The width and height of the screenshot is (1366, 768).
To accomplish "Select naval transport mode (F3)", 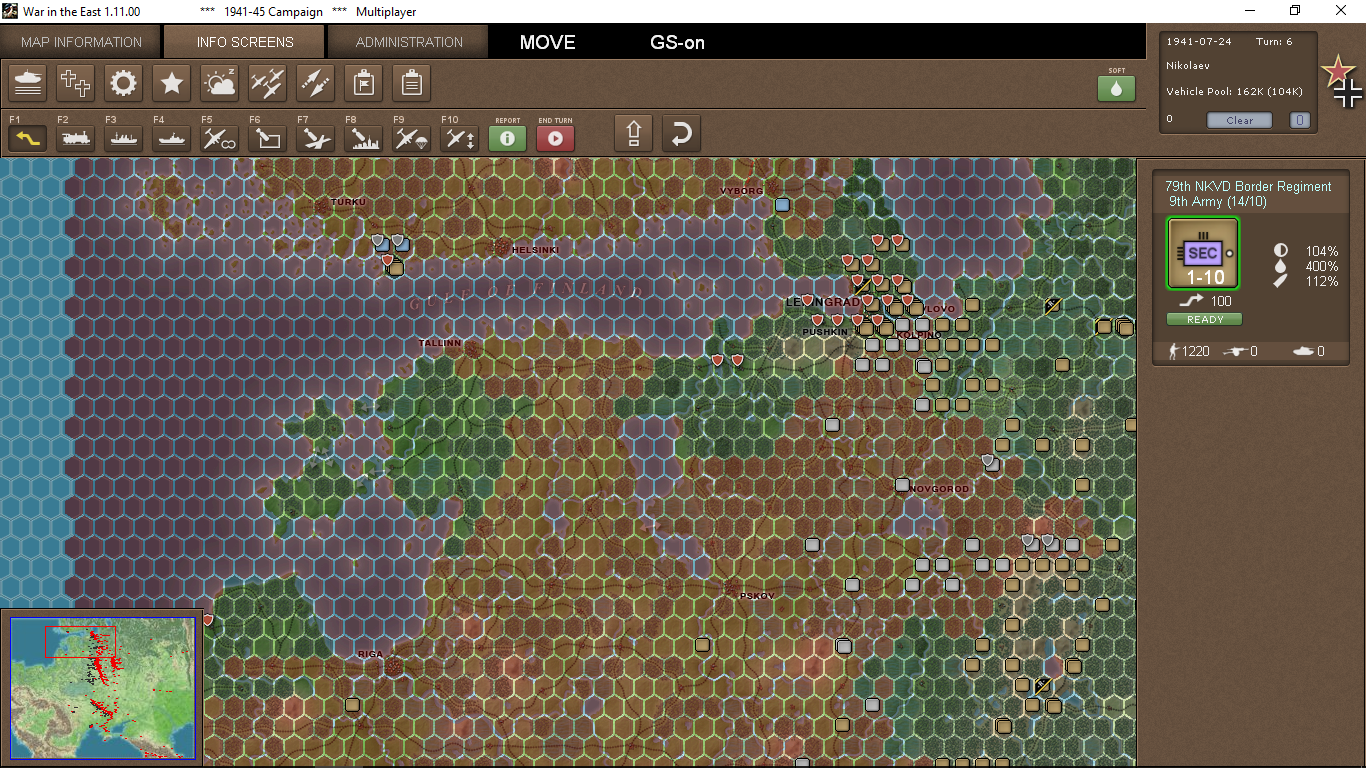I will tap(123, 138).
